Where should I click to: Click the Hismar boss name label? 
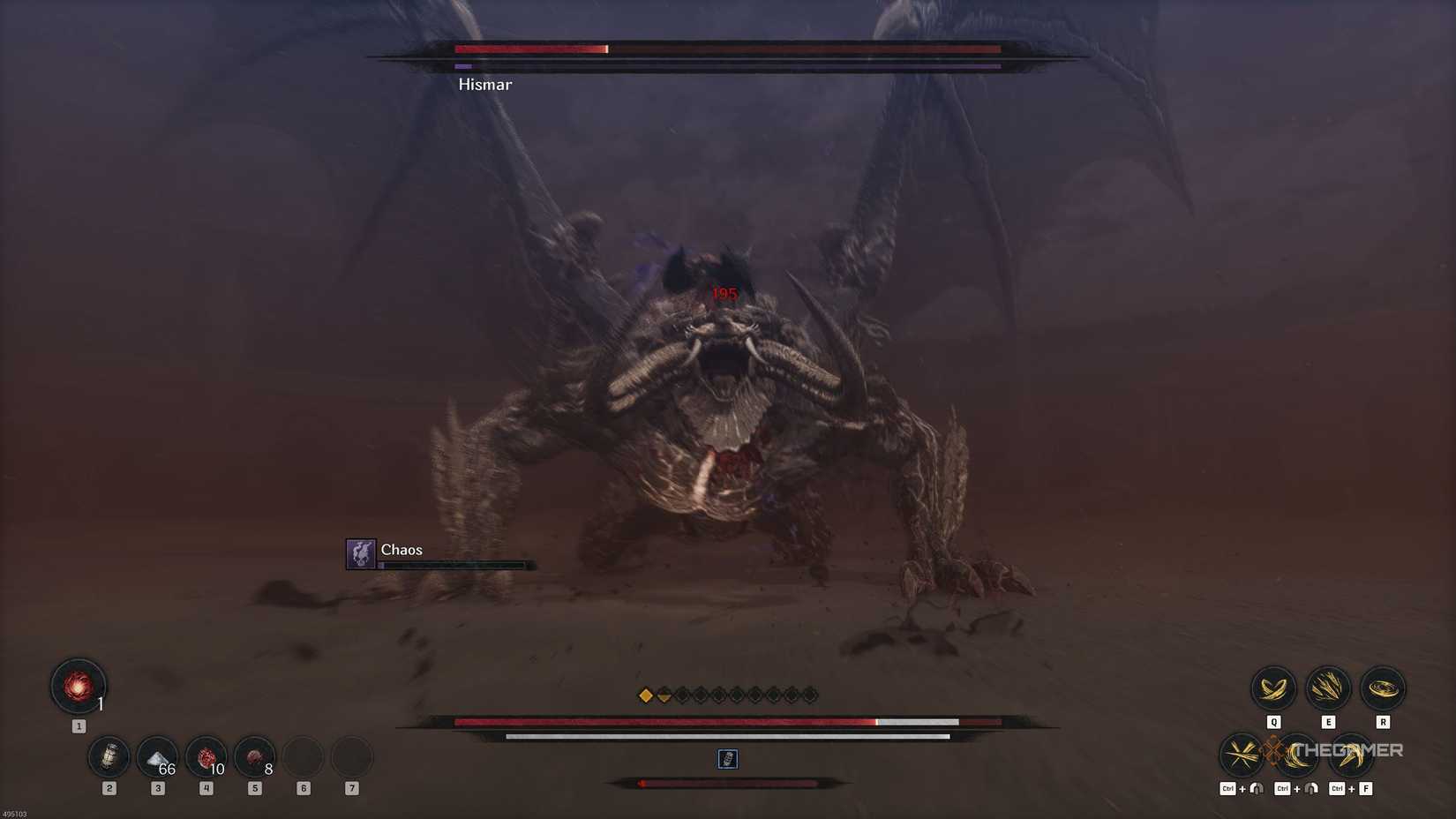[484, 84]
